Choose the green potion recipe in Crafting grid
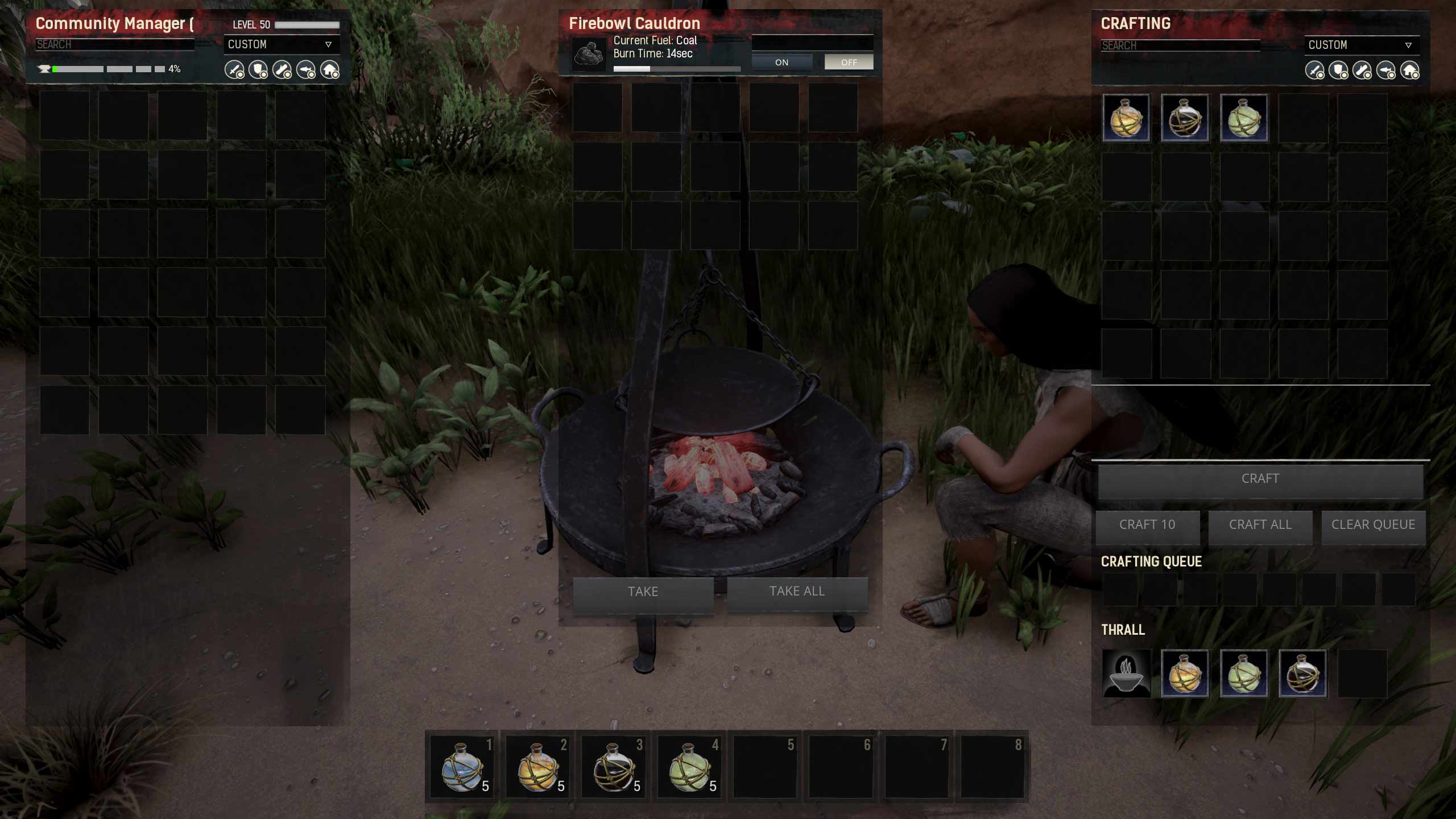 (x=1244, y=118)
